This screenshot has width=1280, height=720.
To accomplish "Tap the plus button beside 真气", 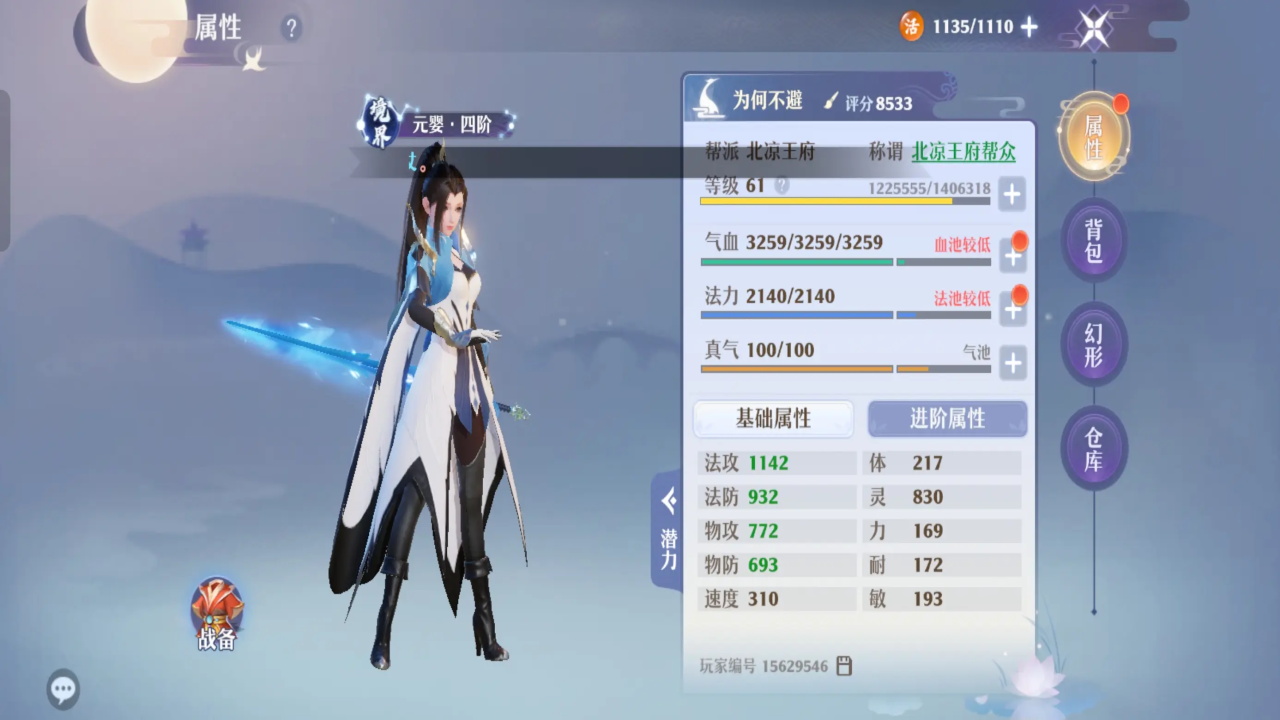I will pyautogui.click(x=1012, y=363).
